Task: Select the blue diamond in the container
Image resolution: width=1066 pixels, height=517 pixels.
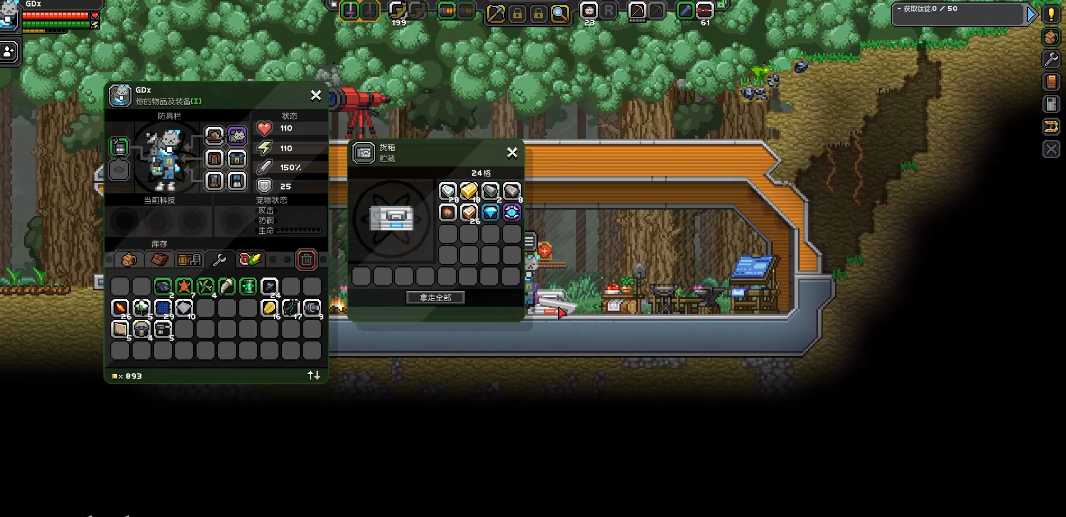Action: tap(490, 212)
